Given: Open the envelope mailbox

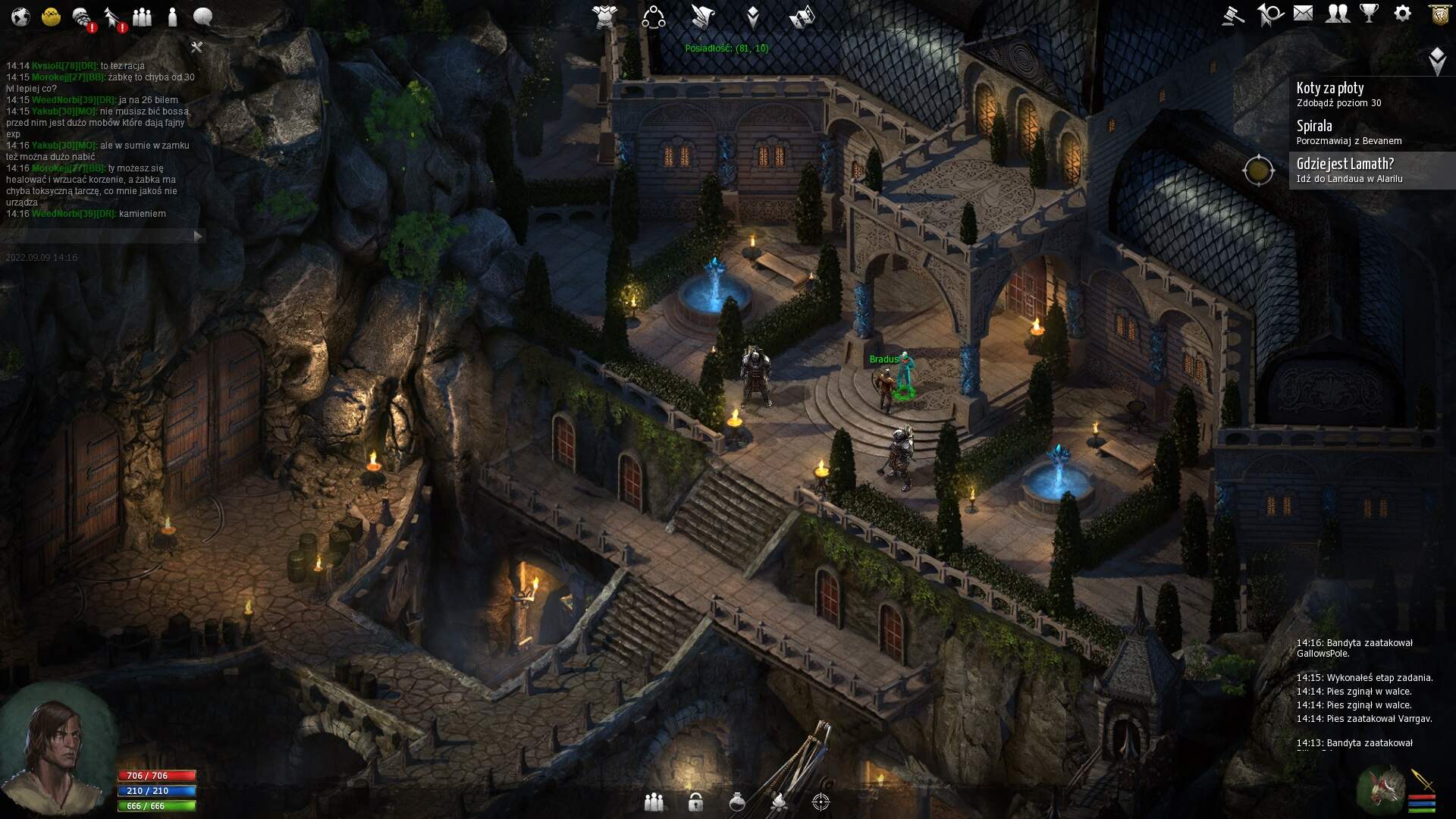Looking at the screenshot, I should point(1303,14).
